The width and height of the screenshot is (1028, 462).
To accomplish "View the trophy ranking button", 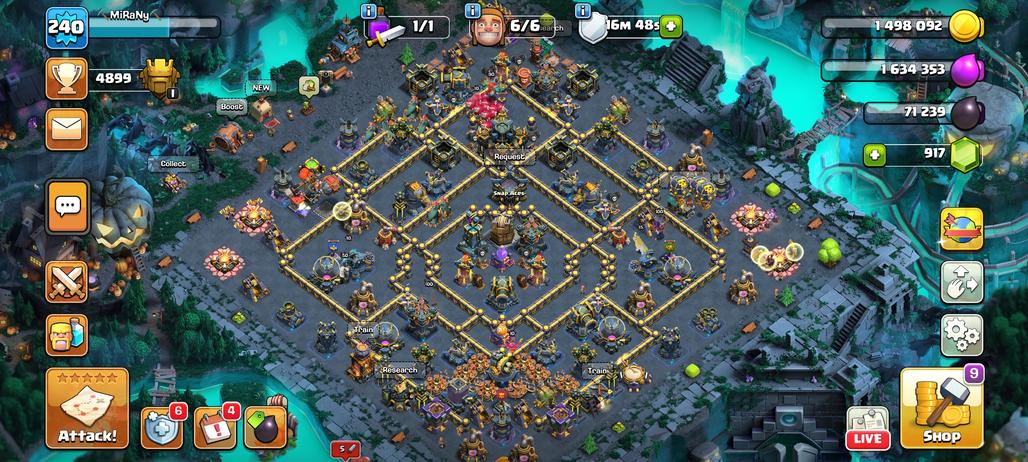I will pyautogui.click(x=67, y=77).
